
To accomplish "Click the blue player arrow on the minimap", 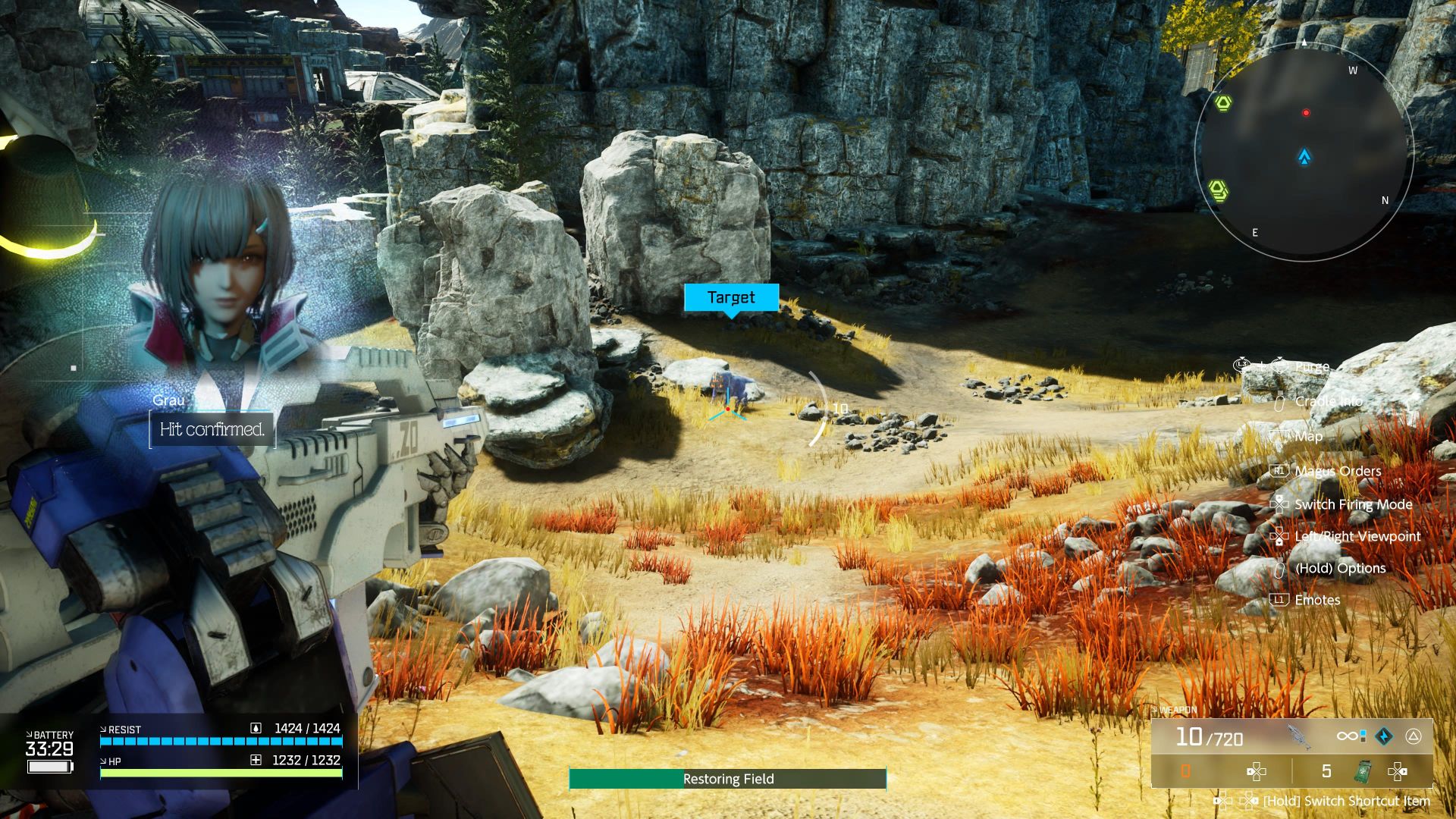I will (1304, 157).
